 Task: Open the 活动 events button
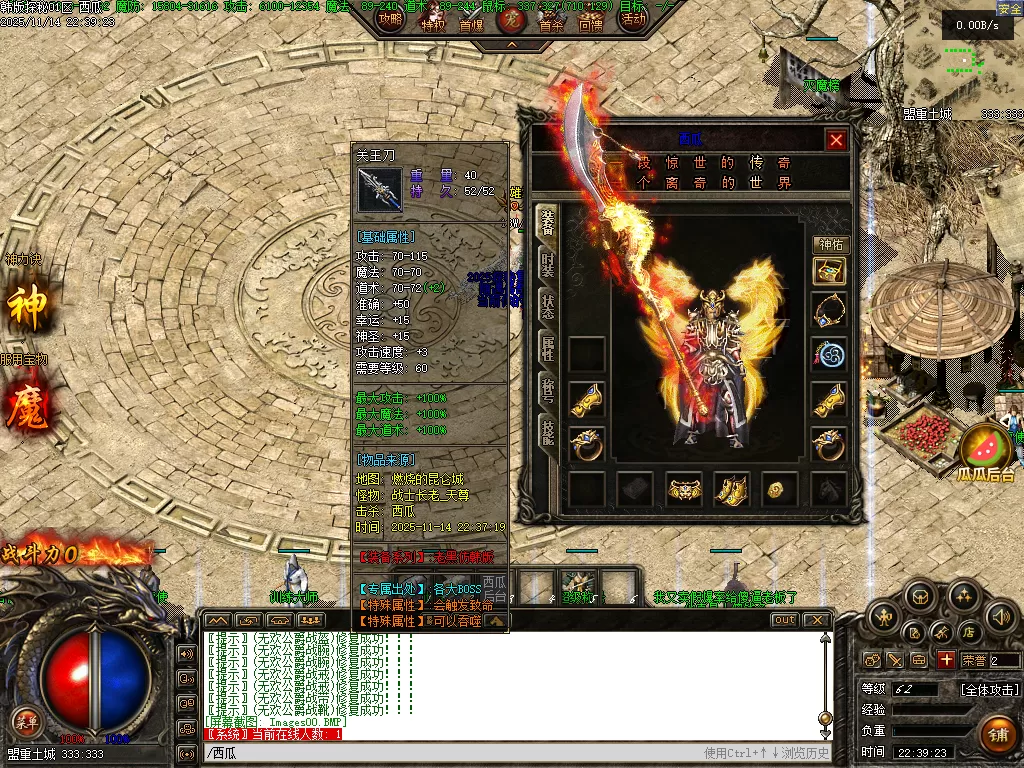tap(632, 19)
